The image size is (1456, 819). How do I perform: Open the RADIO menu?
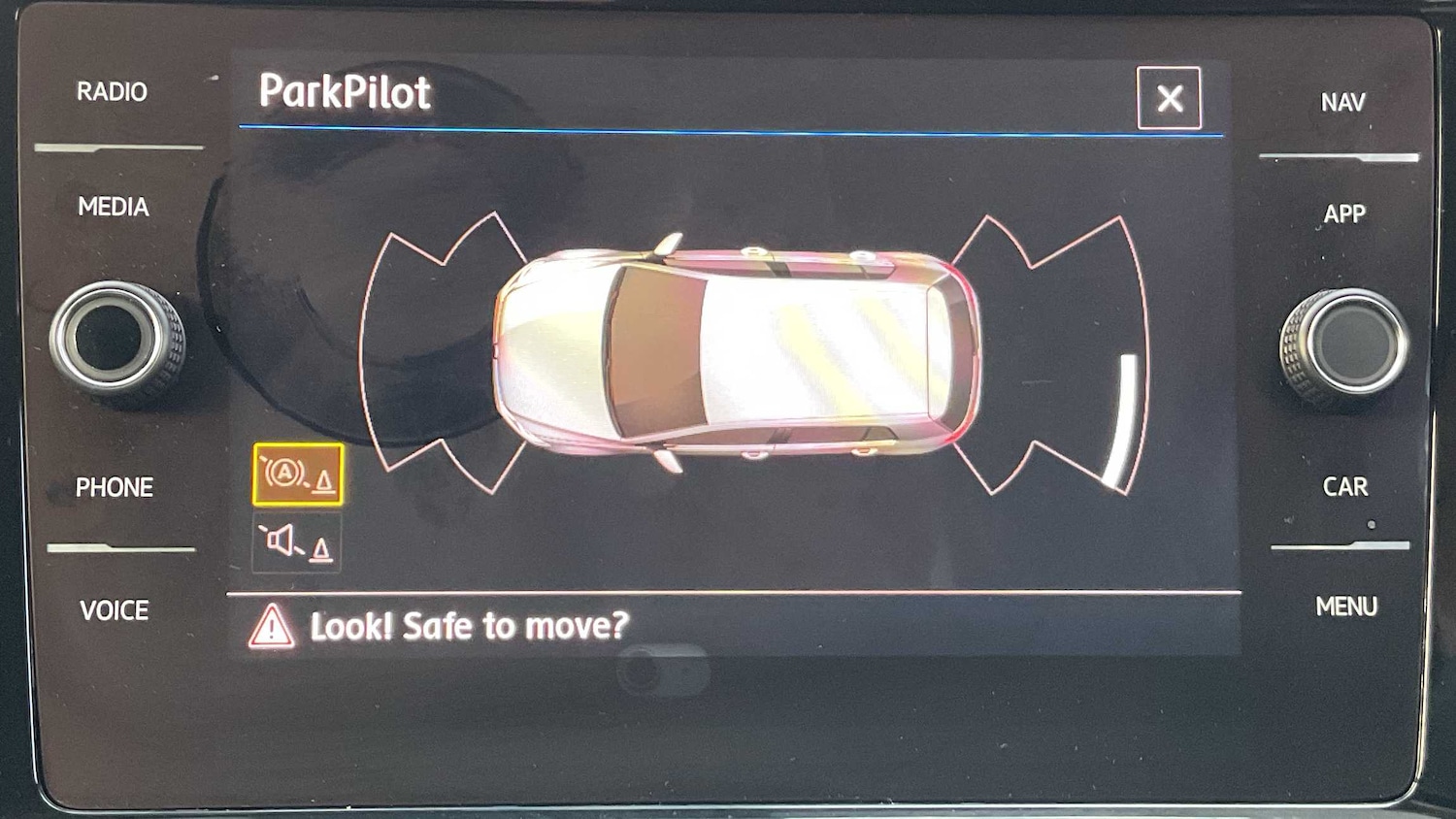pos(113,92)
